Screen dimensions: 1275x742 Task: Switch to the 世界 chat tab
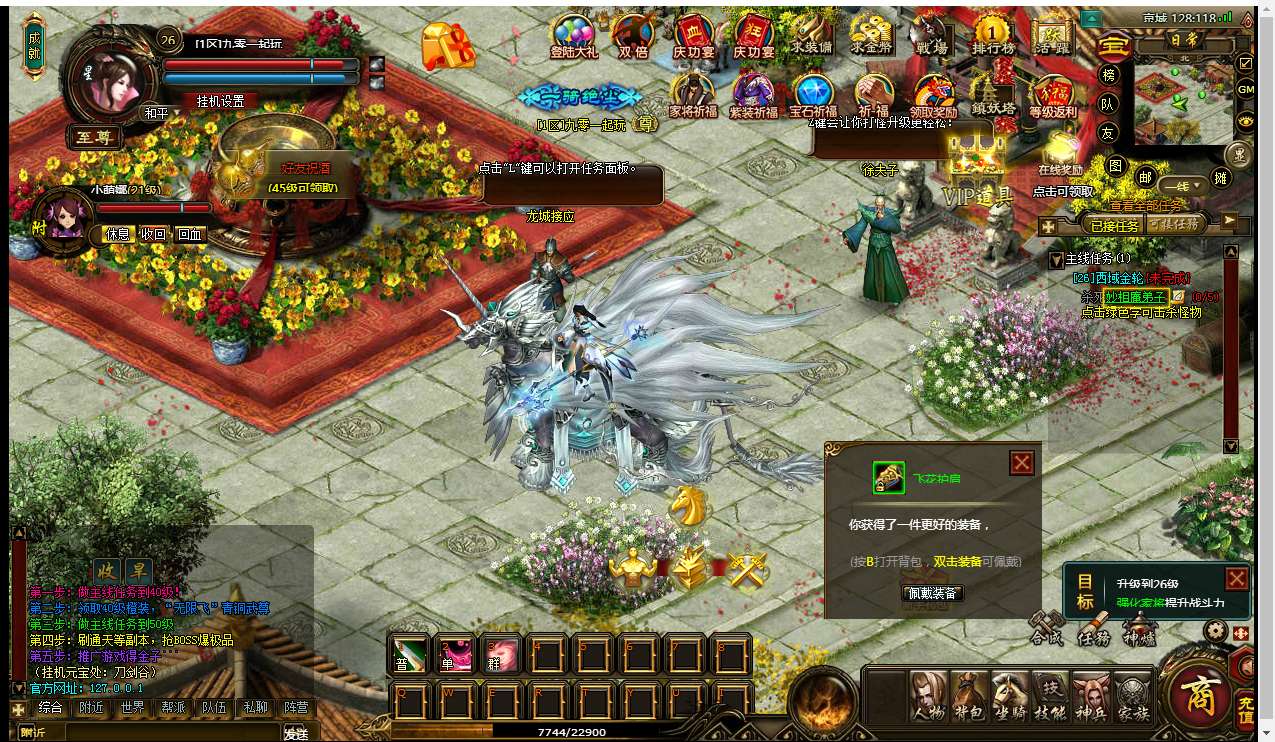pyautogui.click(x=132, y=708)
